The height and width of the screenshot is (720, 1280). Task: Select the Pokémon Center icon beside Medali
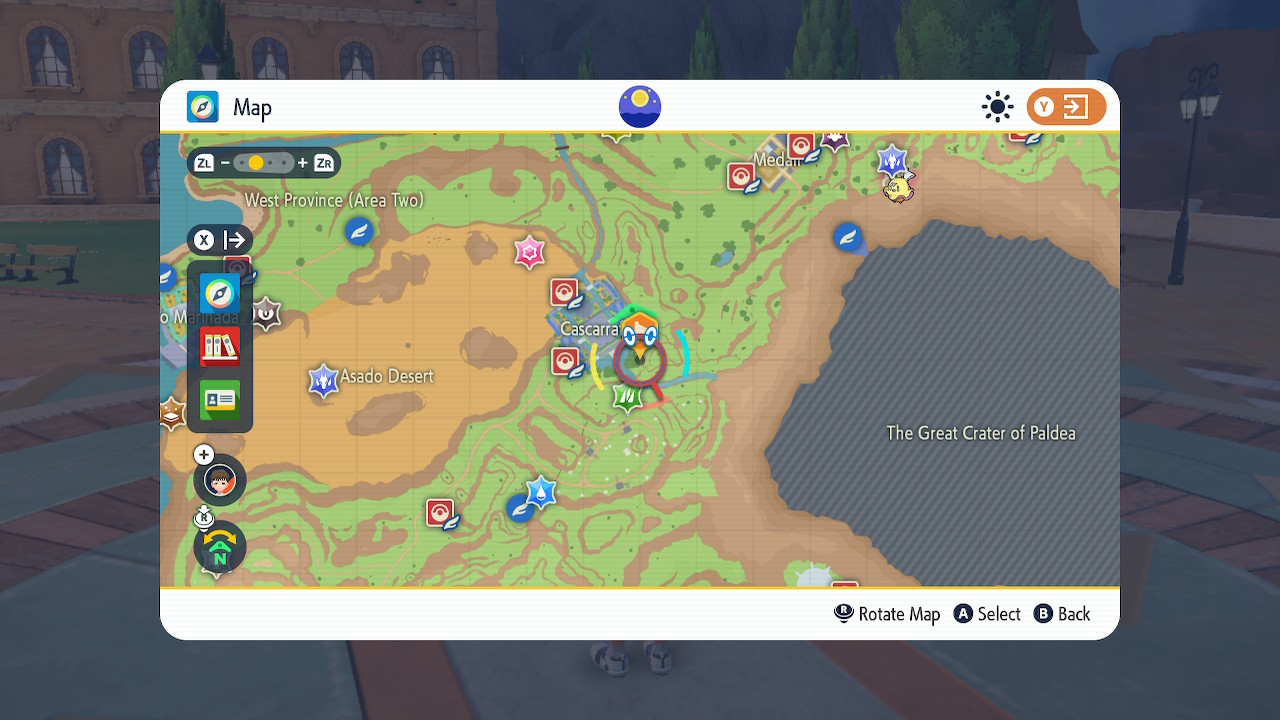pyautogui.click(x=742, y=177)
